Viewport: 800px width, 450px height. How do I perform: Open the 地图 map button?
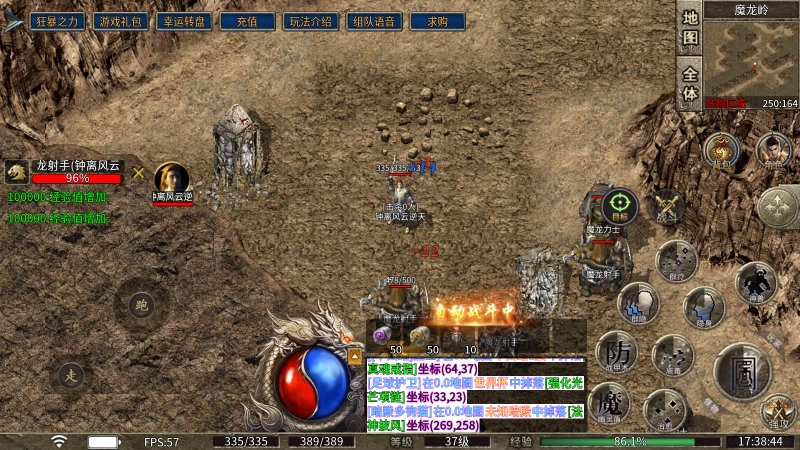[x=690, y=29]
